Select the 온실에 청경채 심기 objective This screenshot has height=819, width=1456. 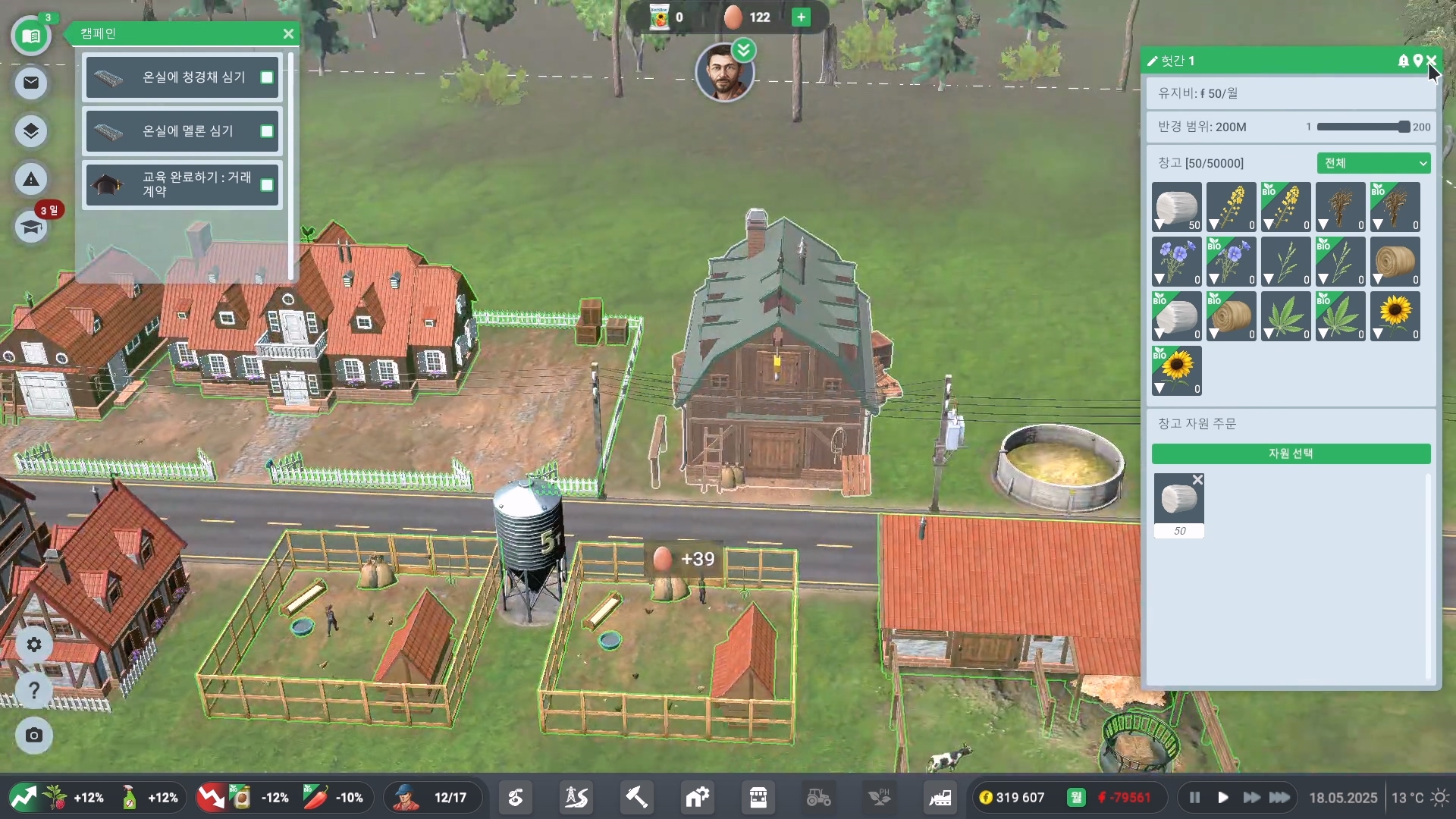tap(182, 77)
